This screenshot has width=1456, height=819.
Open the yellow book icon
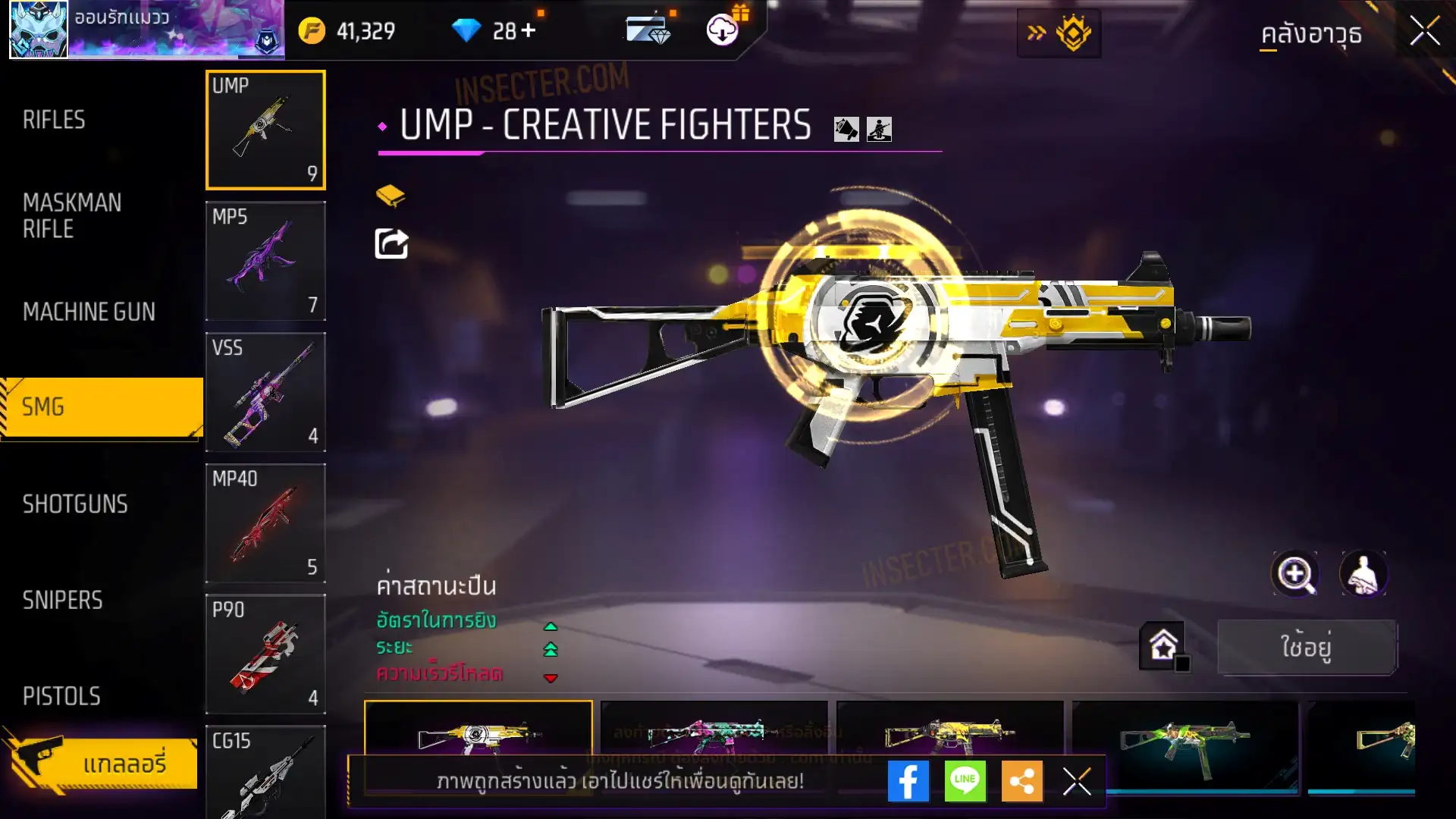(391, 196)
